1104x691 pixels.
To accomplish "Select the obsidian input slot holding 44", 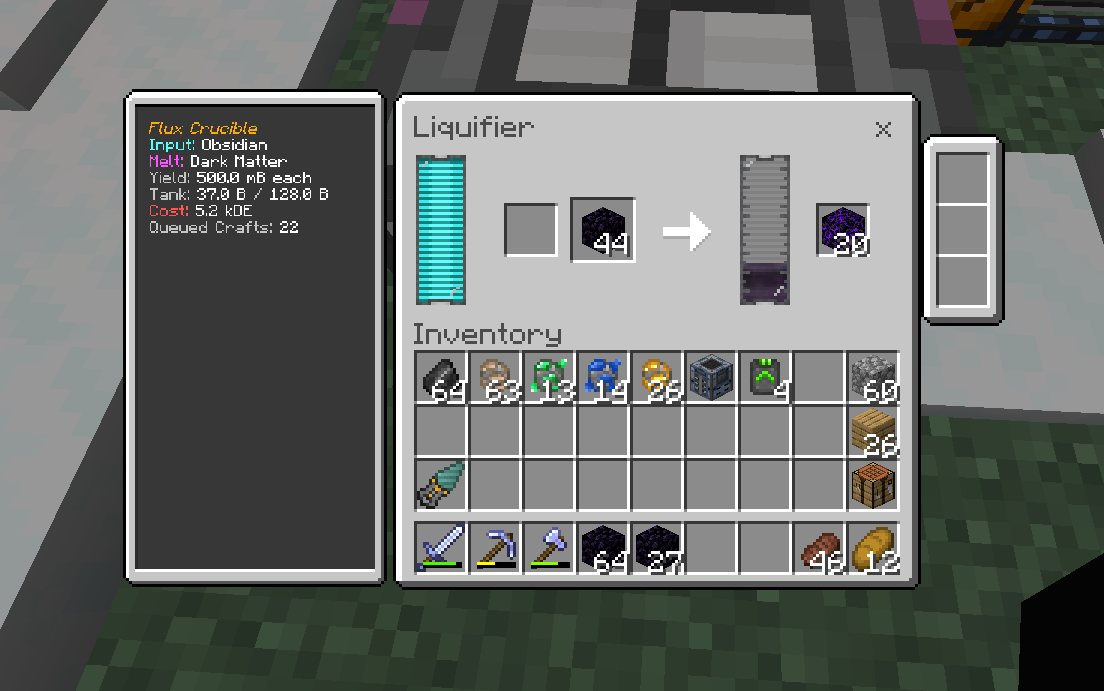I will (x=603, y=230).
